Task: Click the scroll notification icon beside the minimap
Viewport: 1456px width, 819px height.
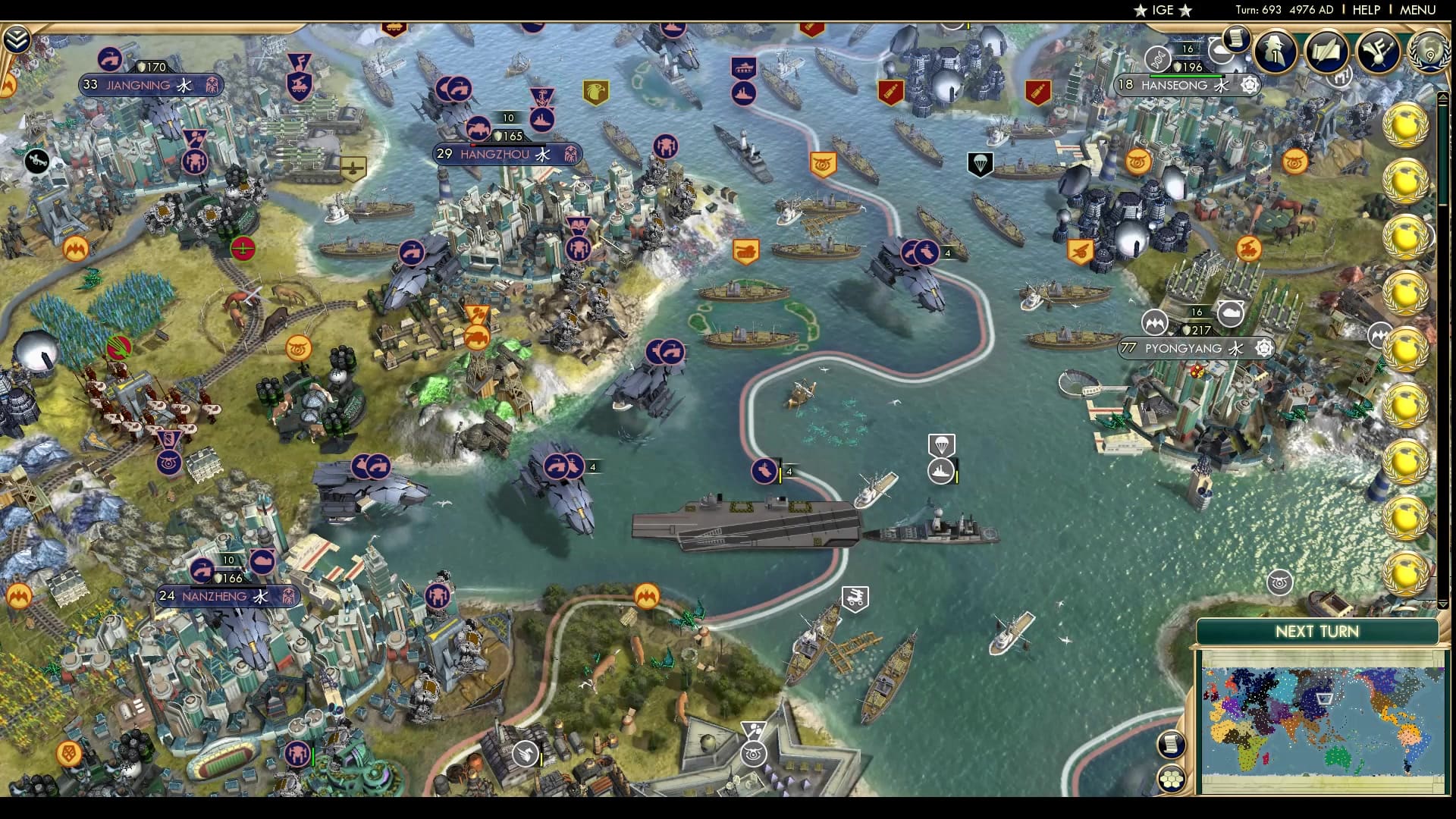Action: pyautogui.click(x=1172, y=744)
